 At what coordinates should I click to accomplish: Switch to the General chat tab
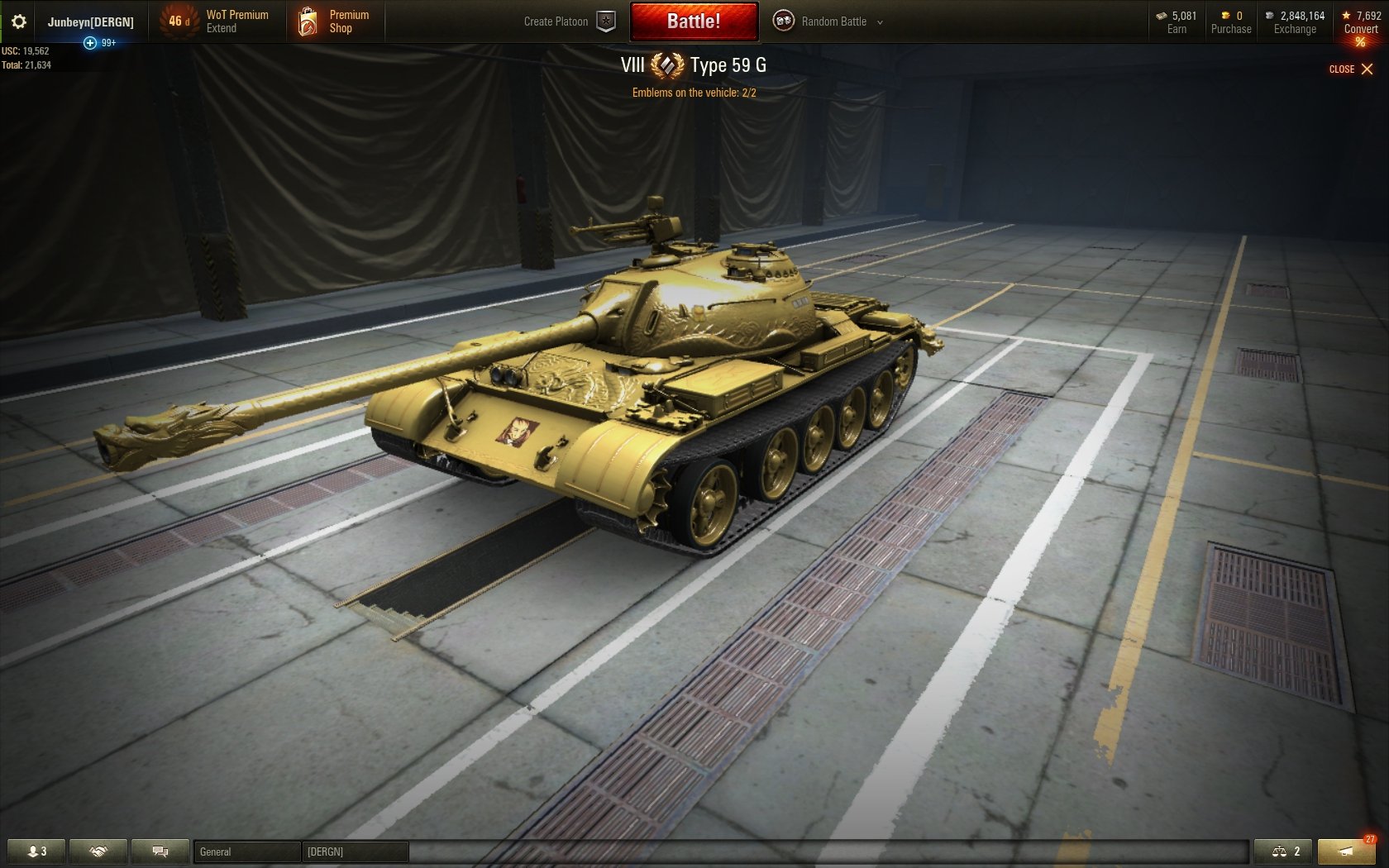[246, 851]
